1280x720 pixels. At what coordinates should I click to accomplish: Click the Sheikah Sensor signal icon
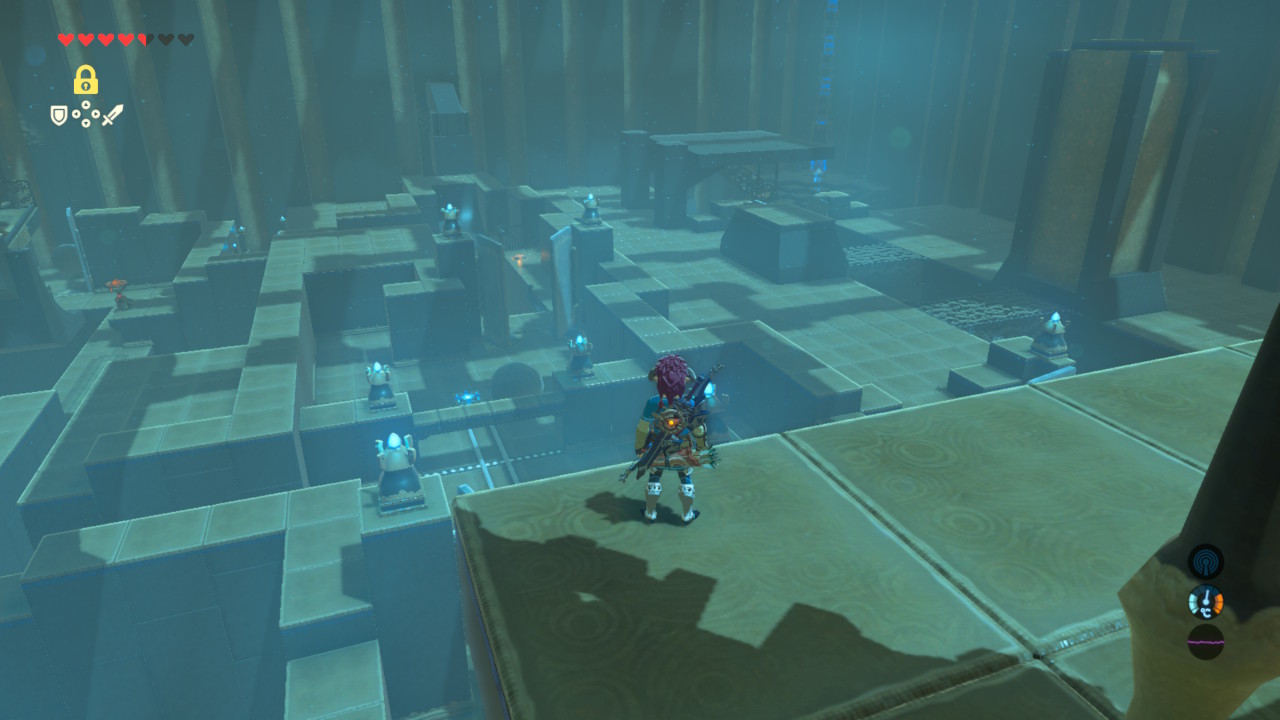click(1205, 561)
